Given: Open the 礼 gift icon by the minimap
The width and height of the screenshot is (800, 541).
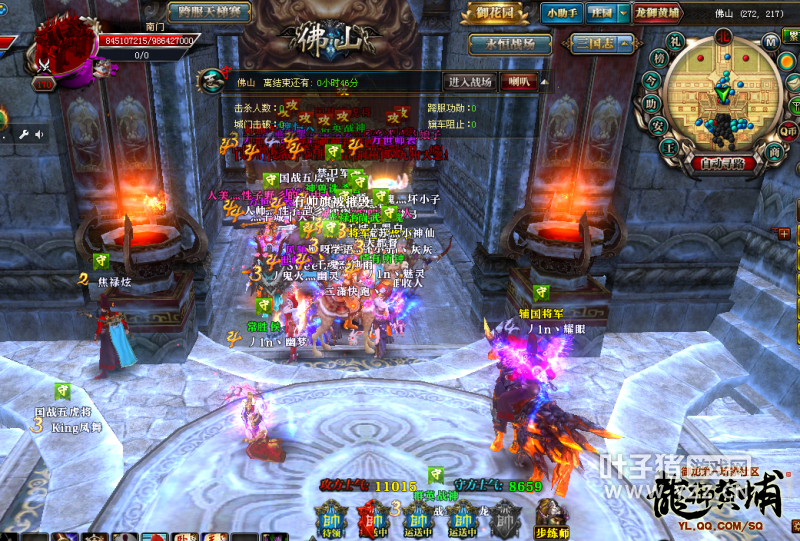Looking at the screenshot, I should tap(676, 40).
